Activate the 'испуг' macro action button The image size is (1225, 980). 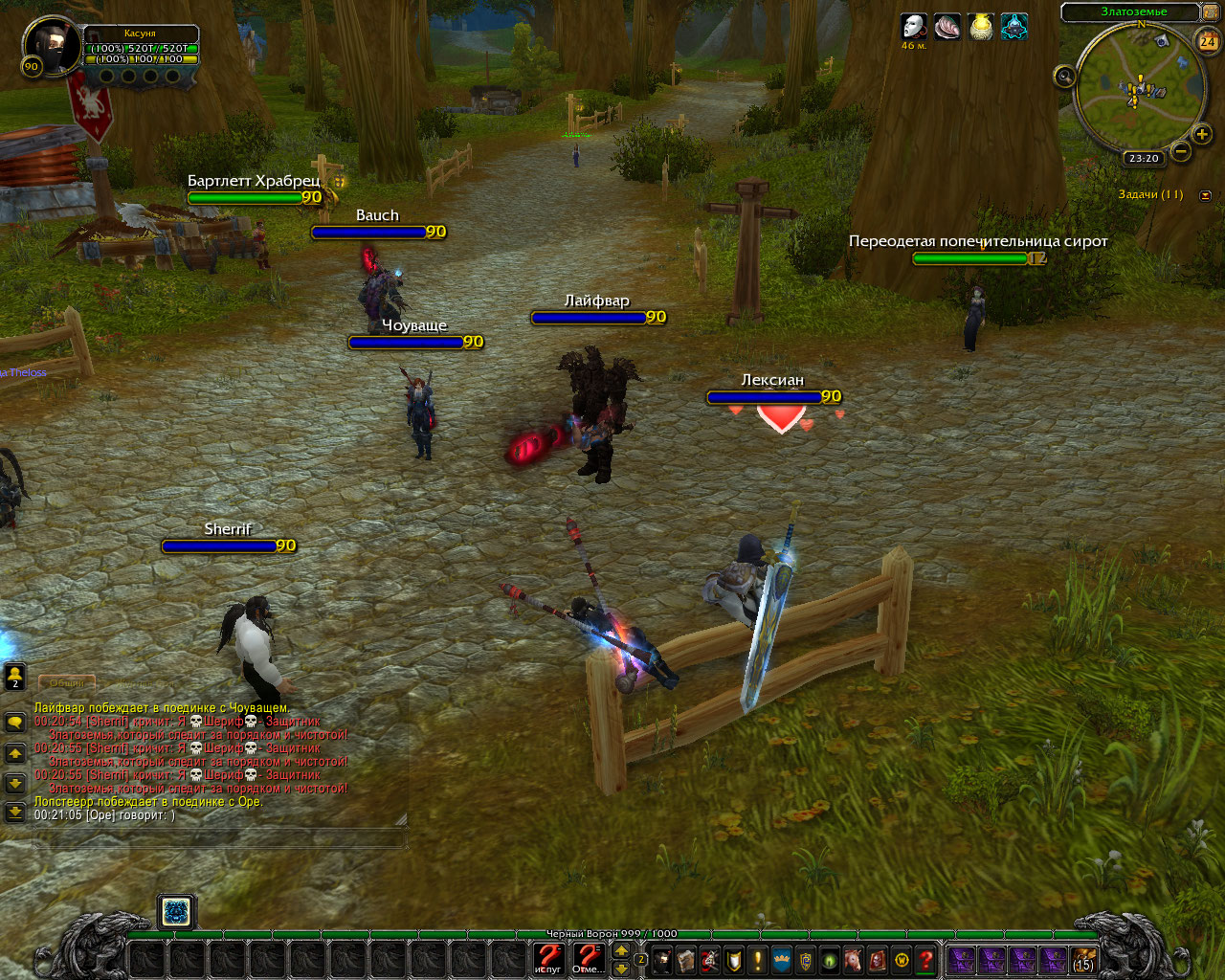click(548, 958)
